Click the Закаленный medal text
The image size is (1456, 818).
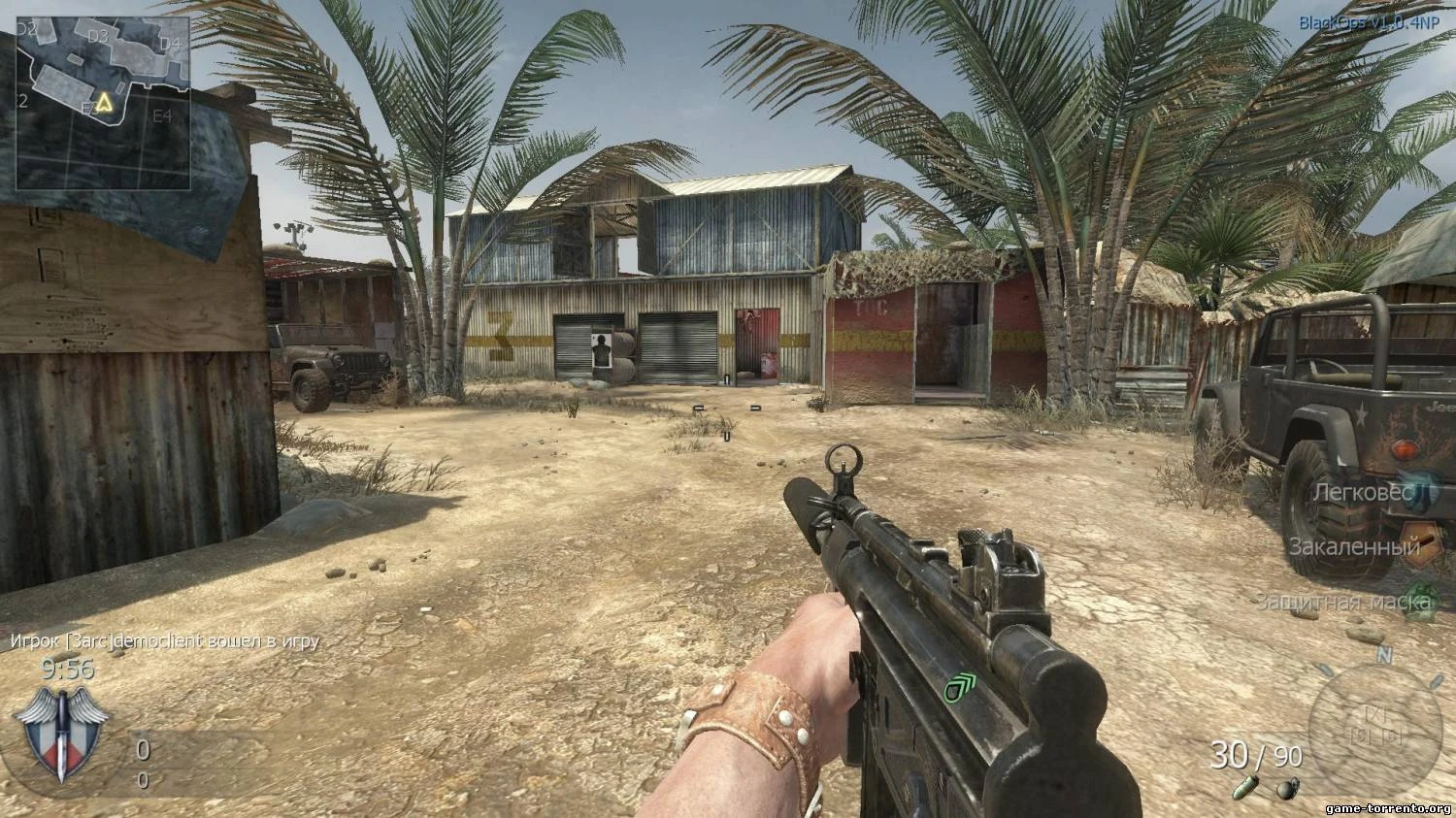point(1352,547)
